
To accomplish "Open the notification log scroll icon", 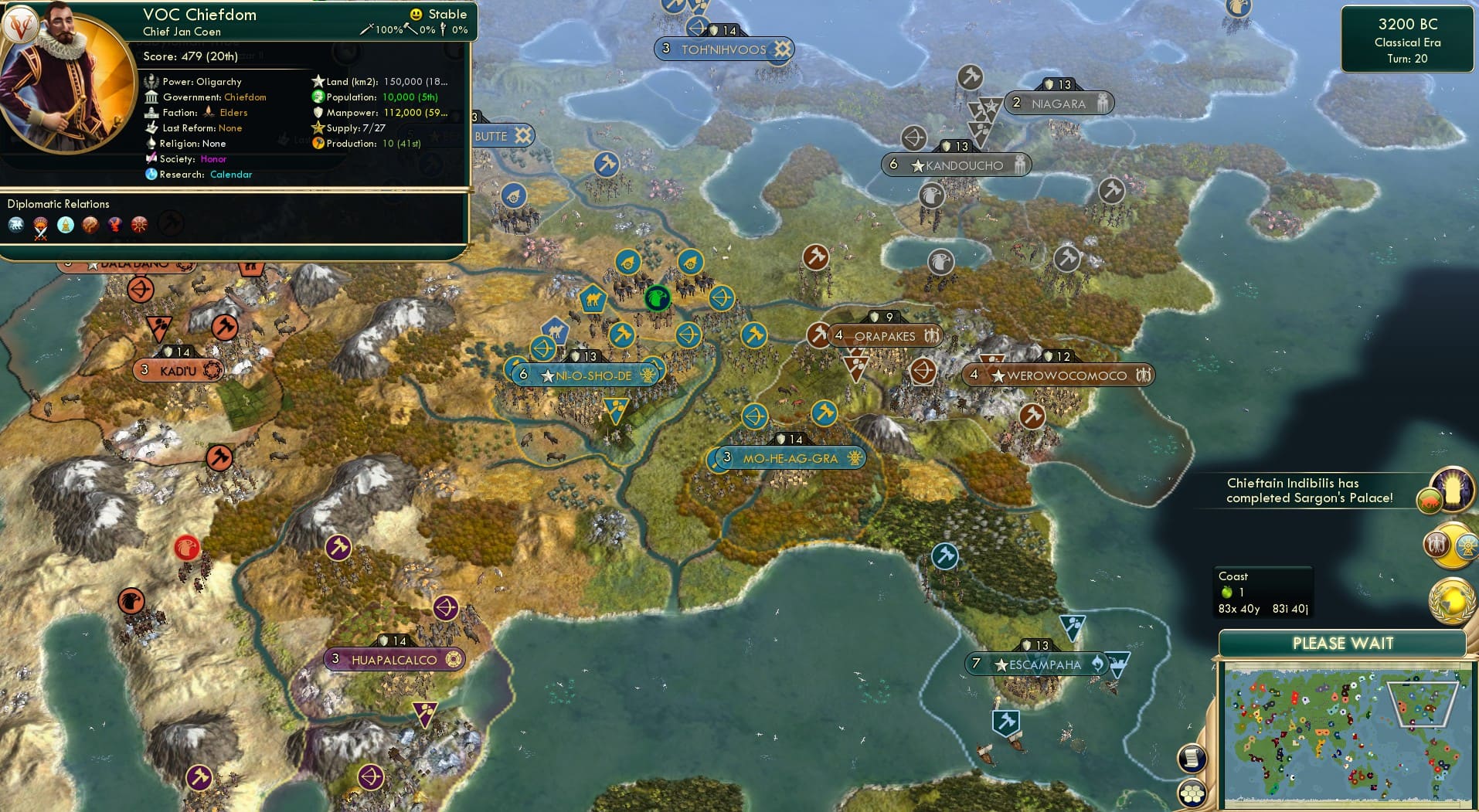I will [x=1192, y=758].
